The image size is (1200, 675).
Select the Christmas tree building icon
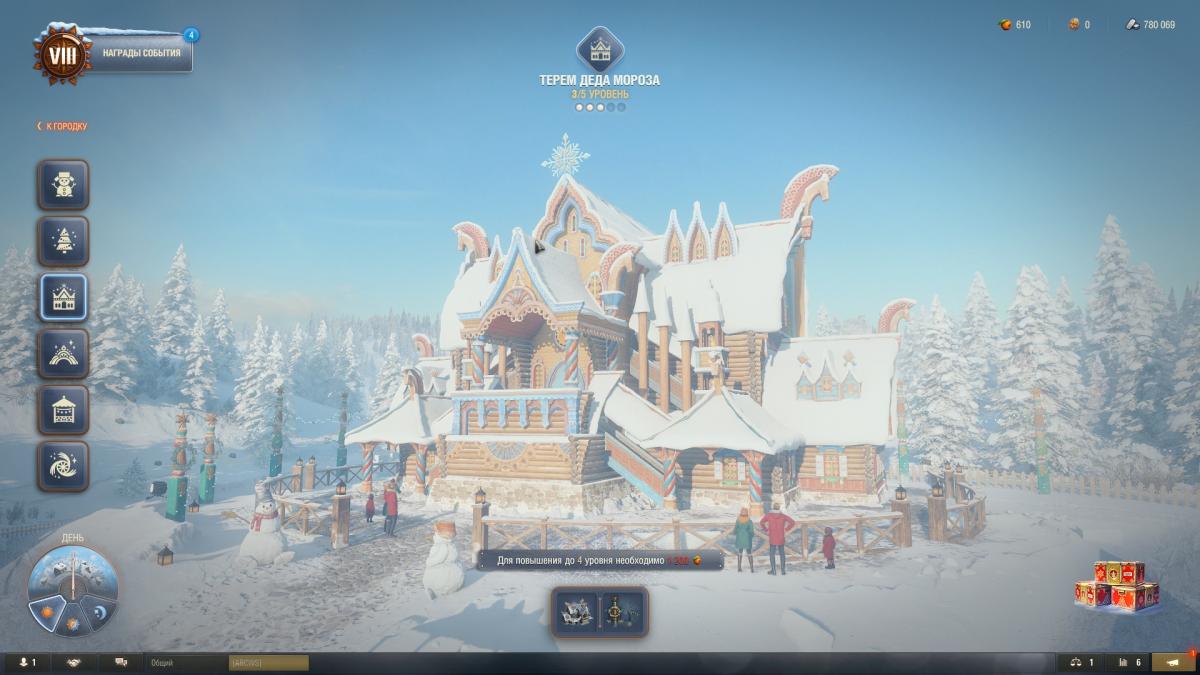(64, 241)
